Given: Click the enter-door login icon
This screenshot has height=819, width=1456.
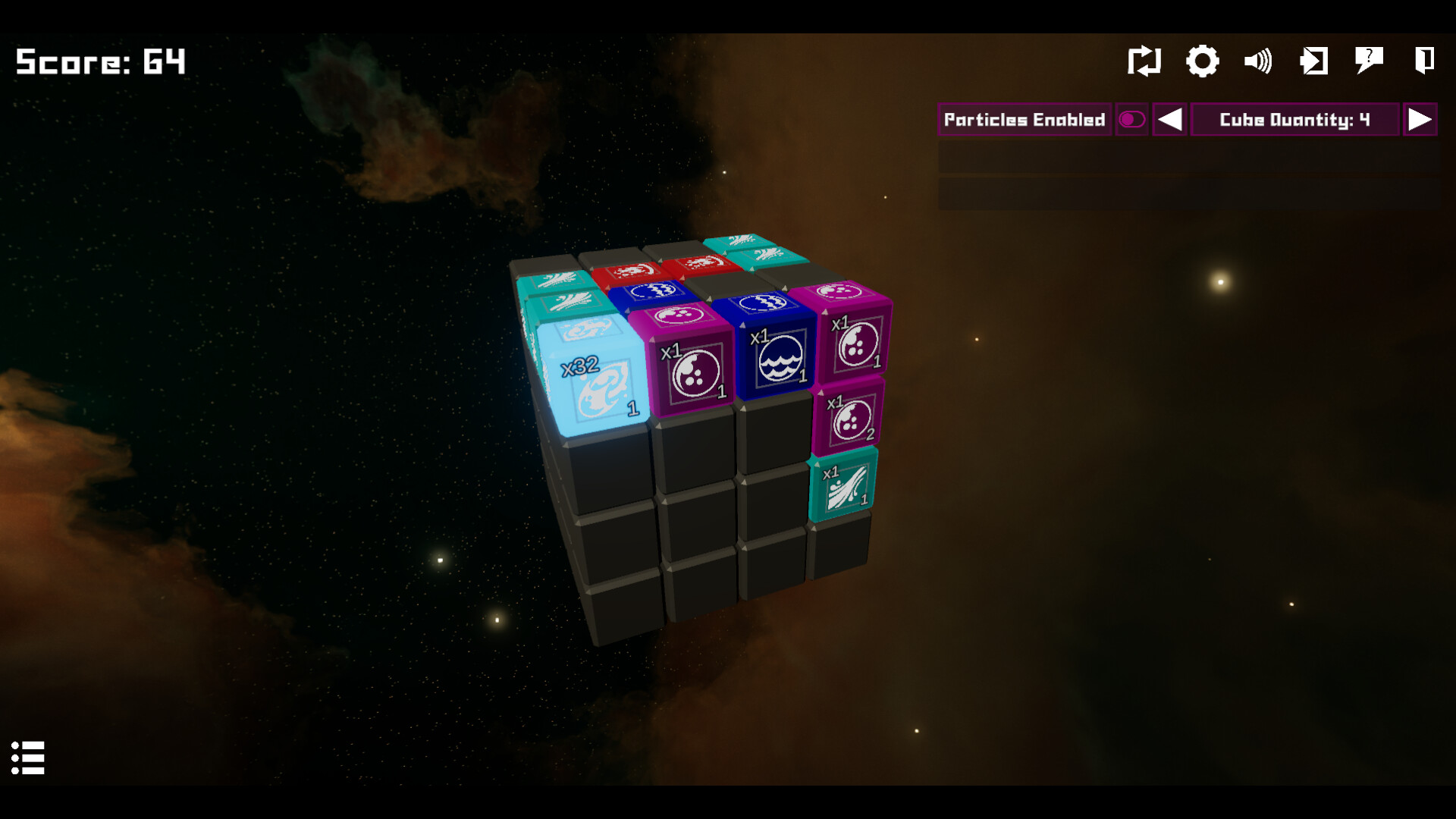Looking at the screenshot, I should 1314,61.
